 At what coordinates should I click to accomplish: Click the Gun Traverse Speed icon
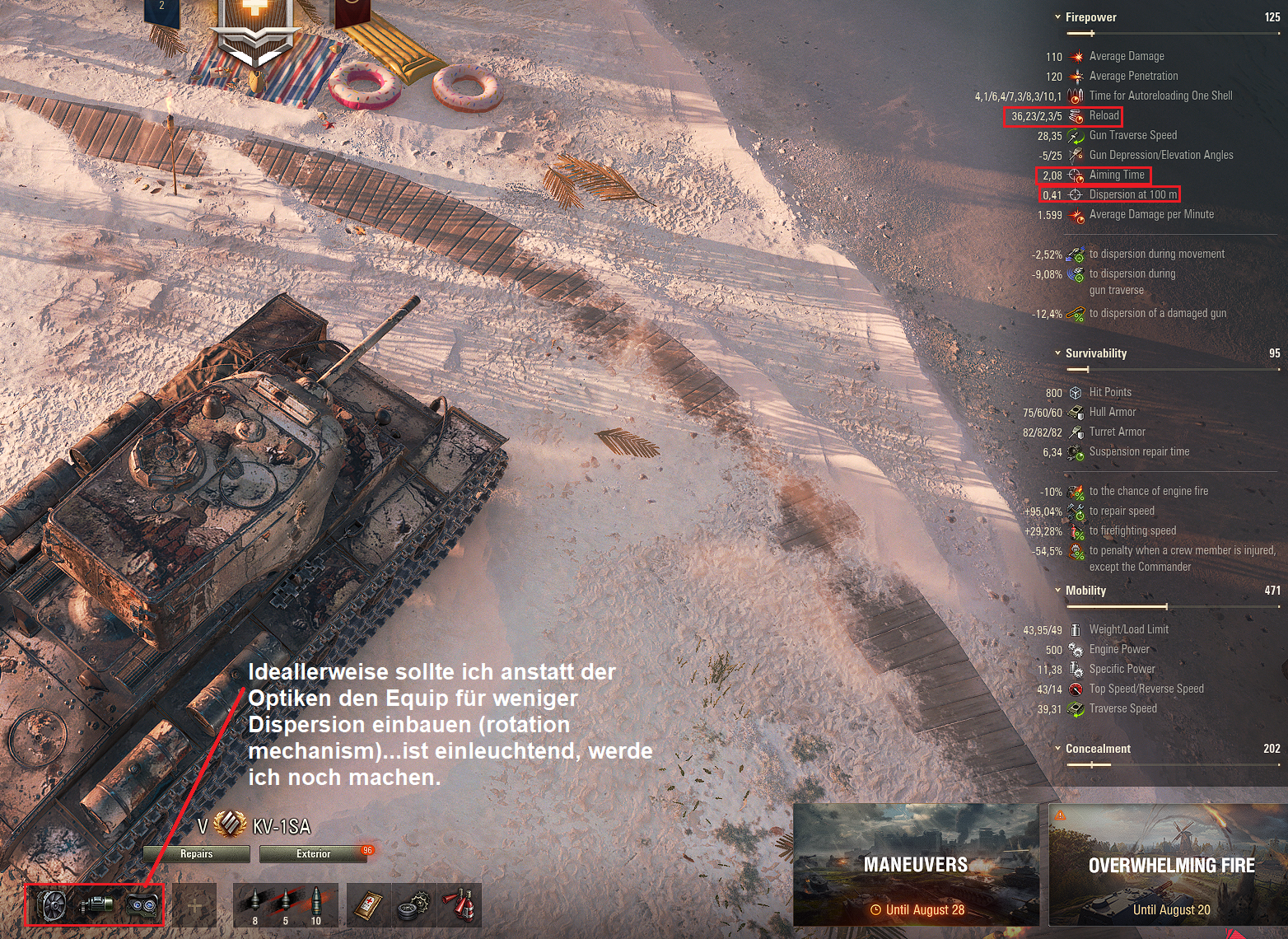[1074, 135]
